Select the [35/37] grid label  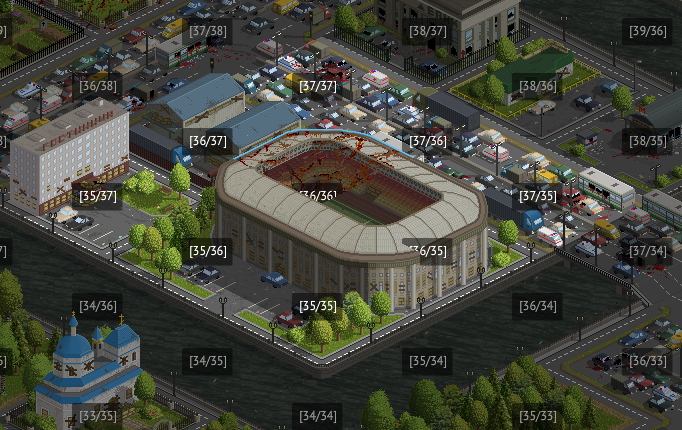[98, 196]
